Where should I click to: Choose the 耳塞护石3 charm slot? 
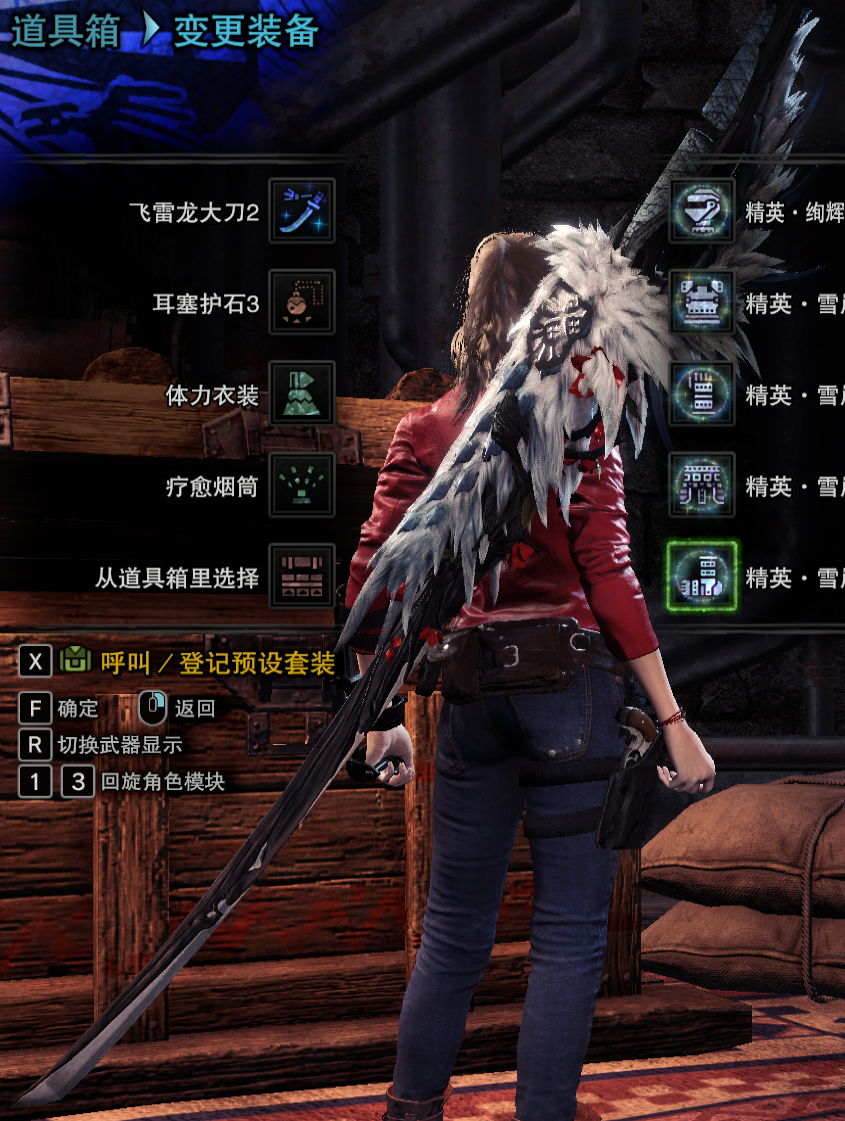(302, 302)
